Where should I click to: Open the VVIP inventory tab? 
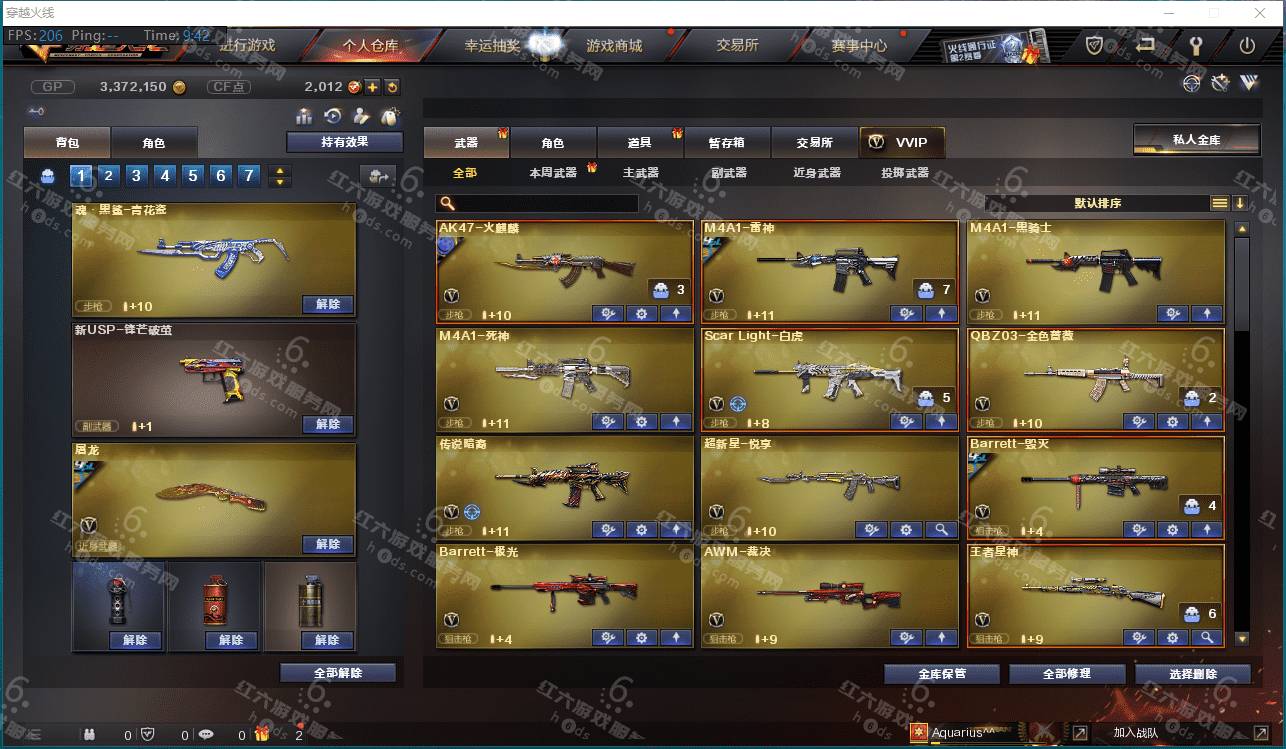pyautogui.click(x=901, y=142)
